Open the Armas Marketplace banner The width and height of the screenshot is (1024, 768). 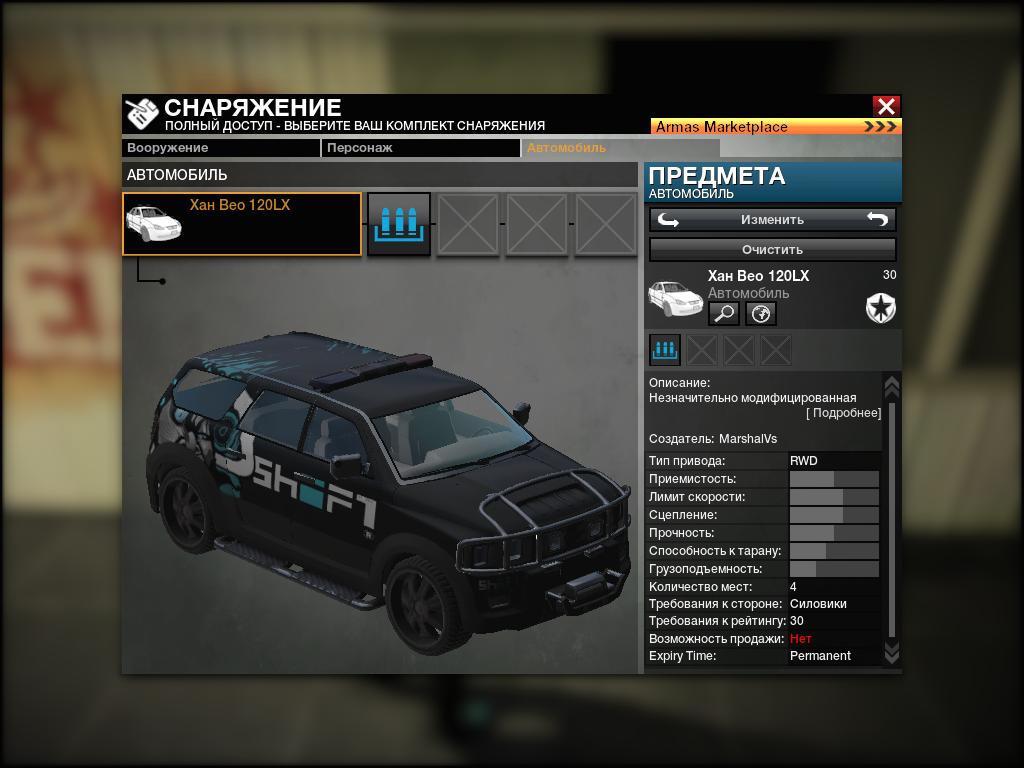776,127
